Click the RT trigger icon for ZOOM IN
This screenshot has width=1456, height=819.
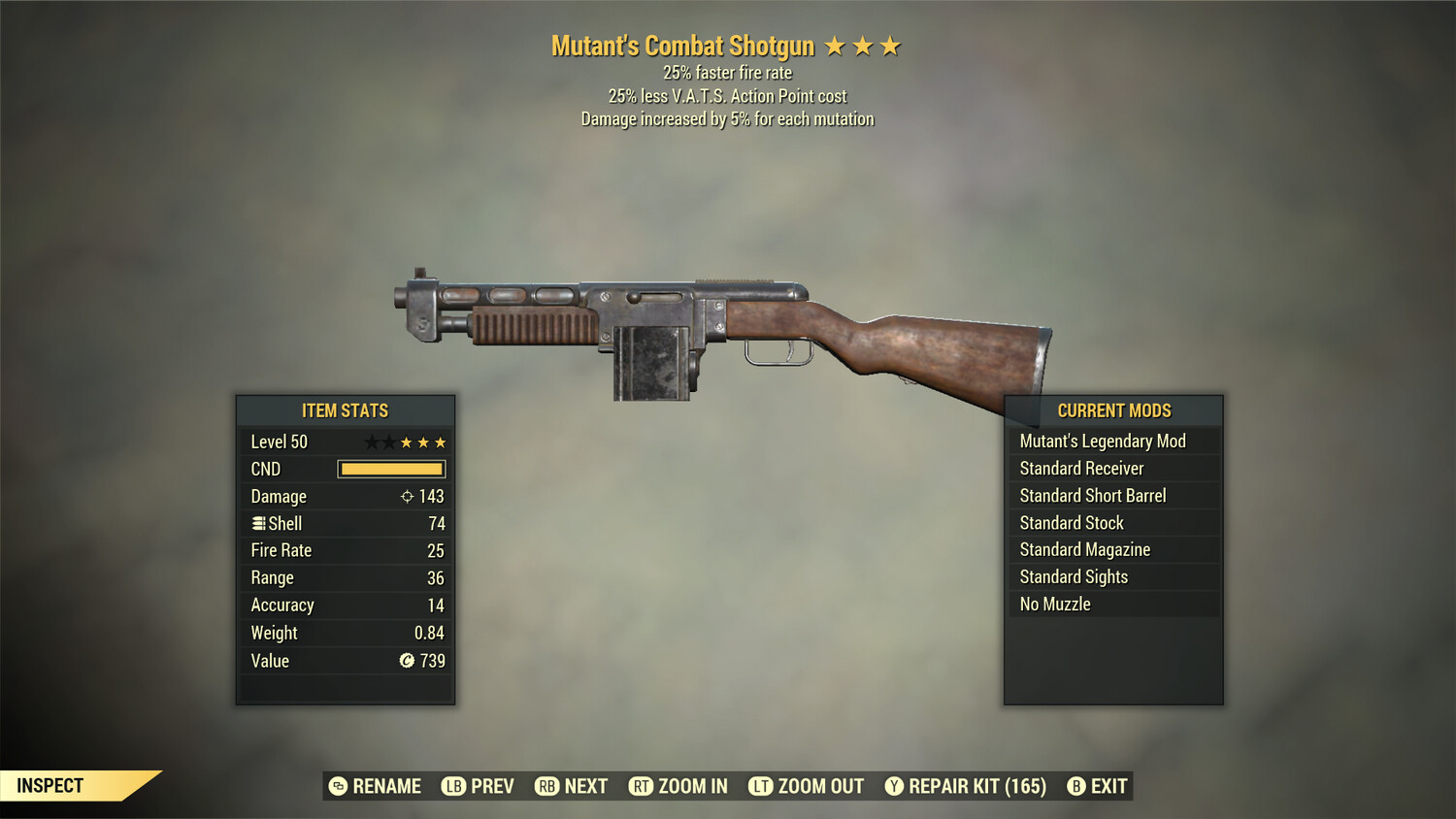click(x=642, y=786)
